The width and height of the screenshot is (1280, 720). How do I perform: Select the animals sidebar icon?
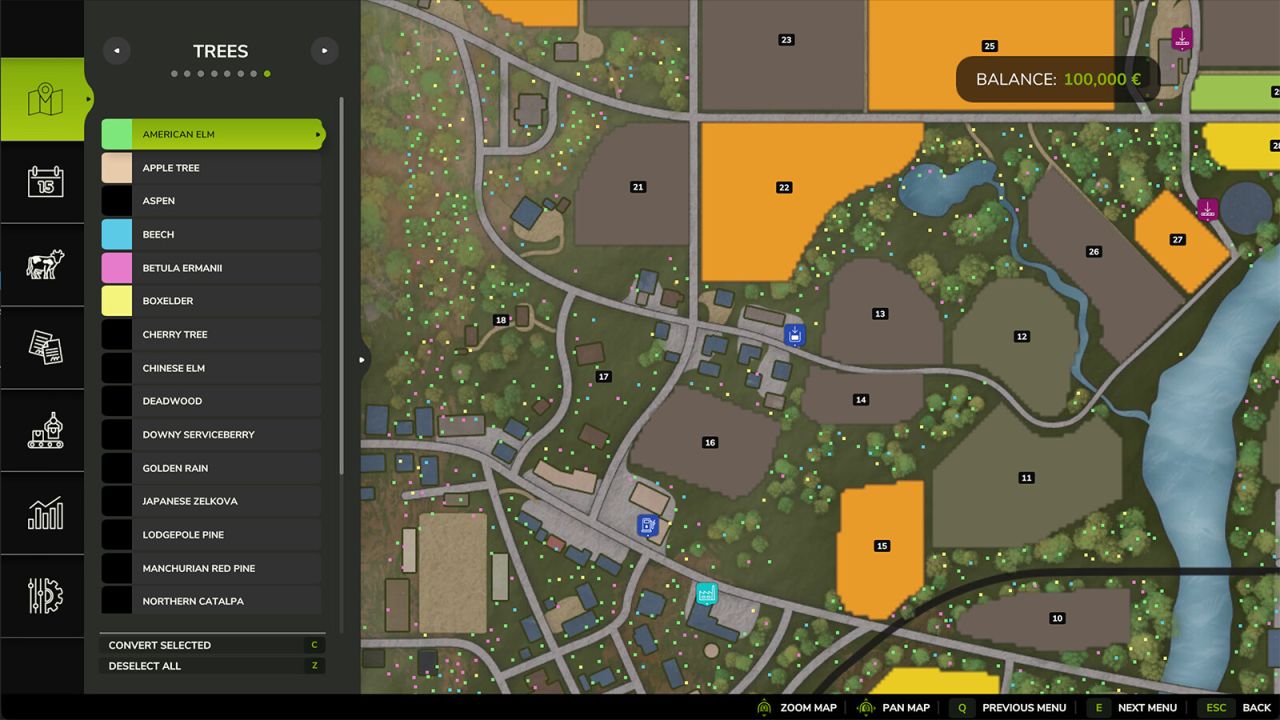[x=43, y=264]
